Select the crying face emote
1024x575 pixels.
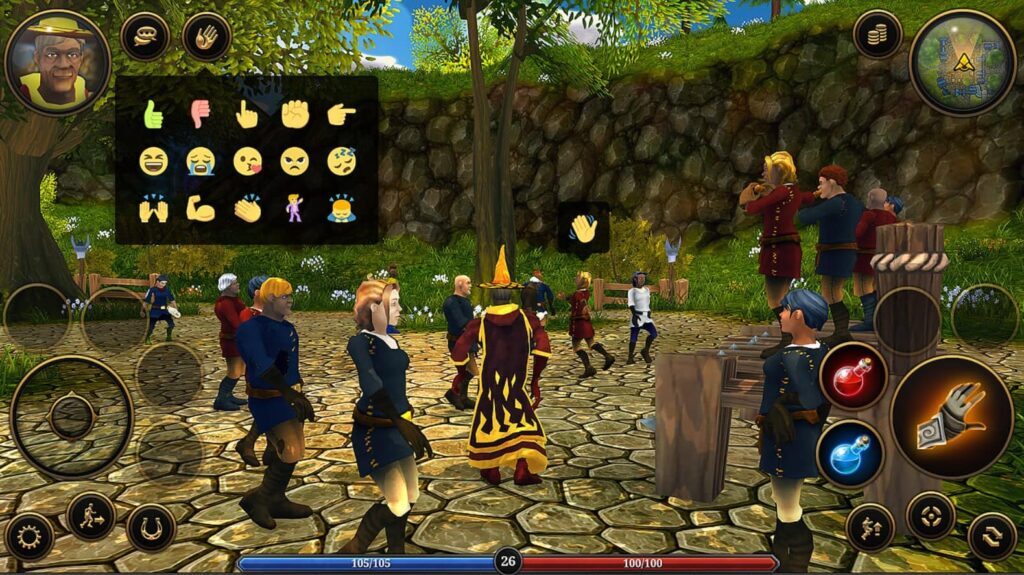click(x=200, y=161)
